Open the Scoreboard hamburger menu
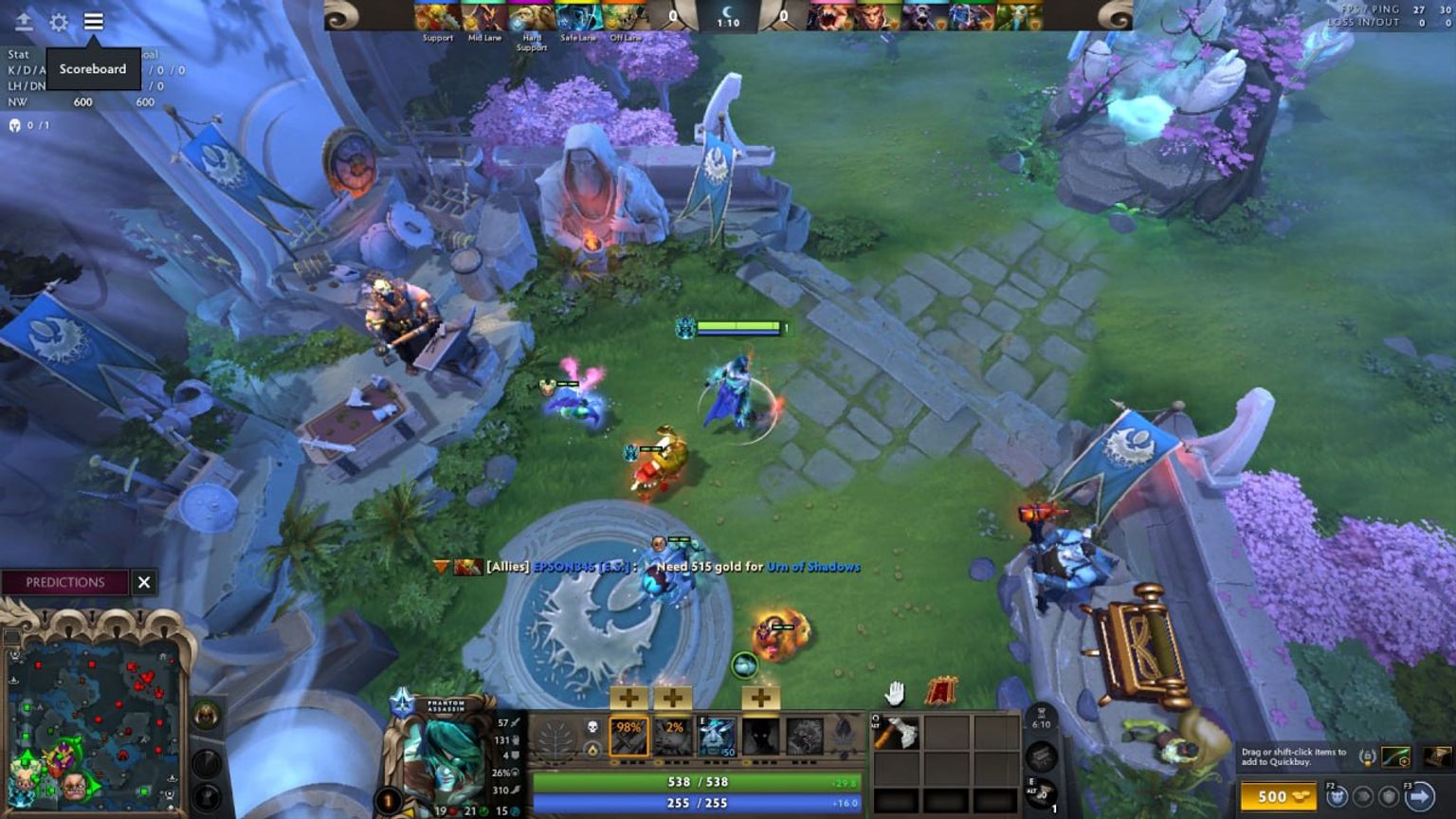Viewport: 1456px width, 819px height. pyautogui.click(x=94, y=22)
